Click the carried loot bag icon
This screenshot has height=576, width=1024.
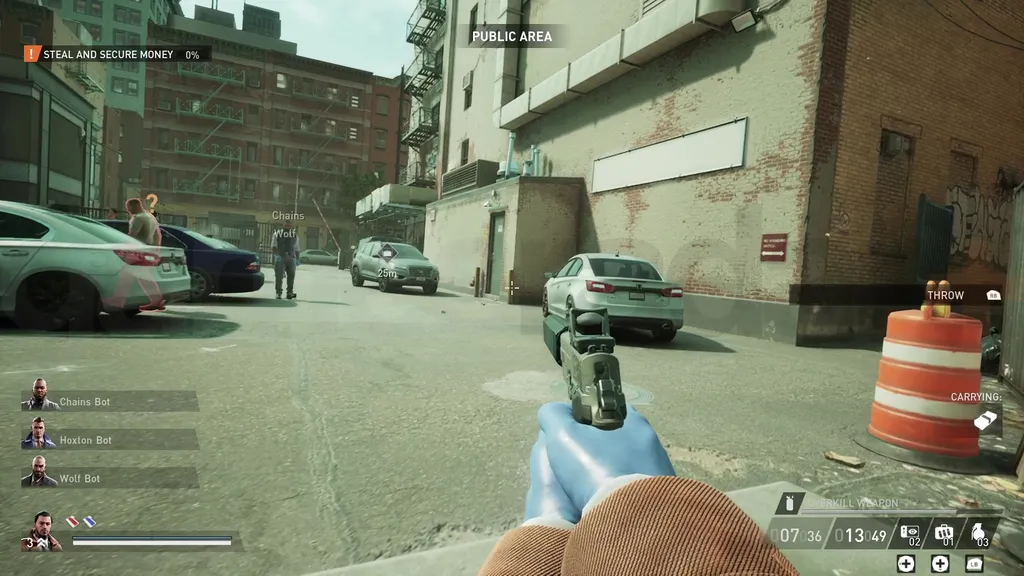click(987, 421)
